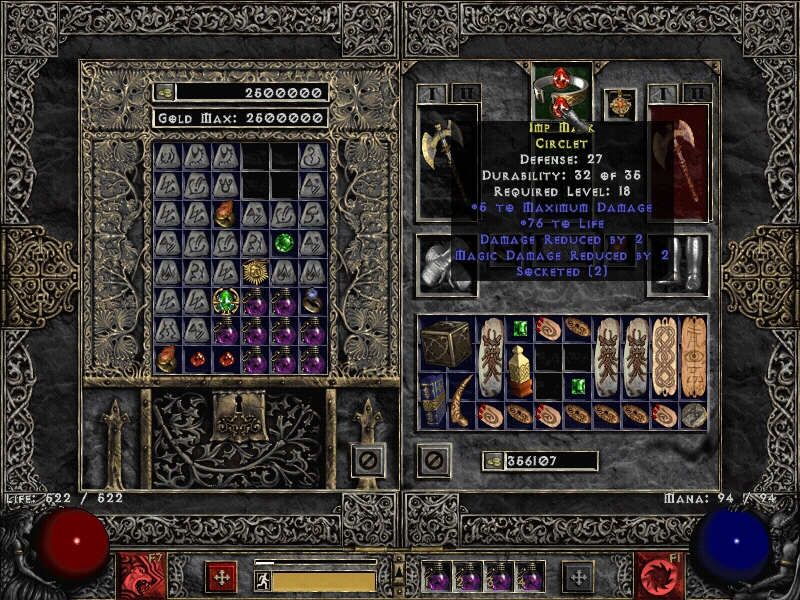Close the stash panel
The width and height of the screenshot is (800, 600).
369,461
